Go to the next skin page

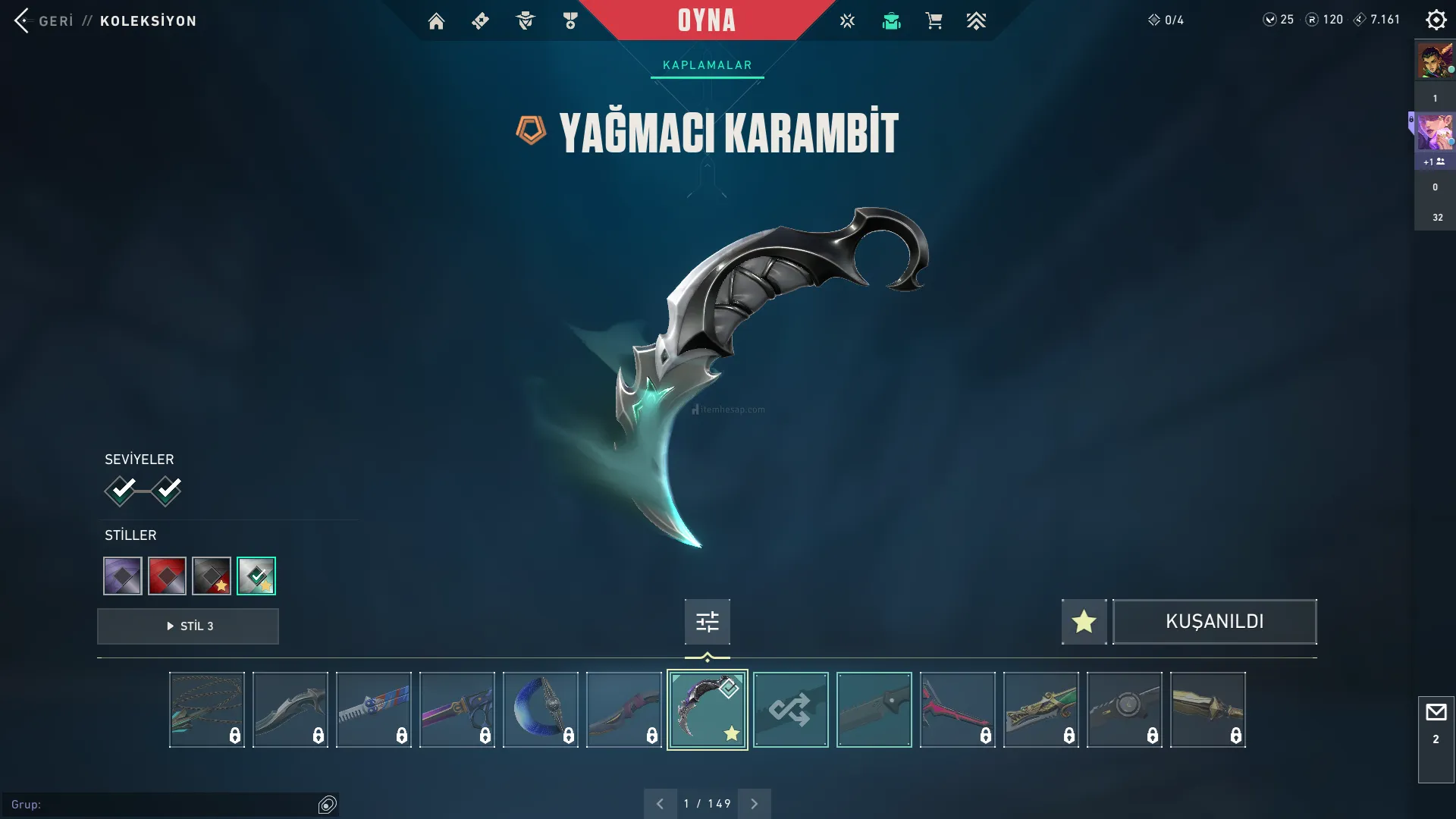click(x=754, y=804)
